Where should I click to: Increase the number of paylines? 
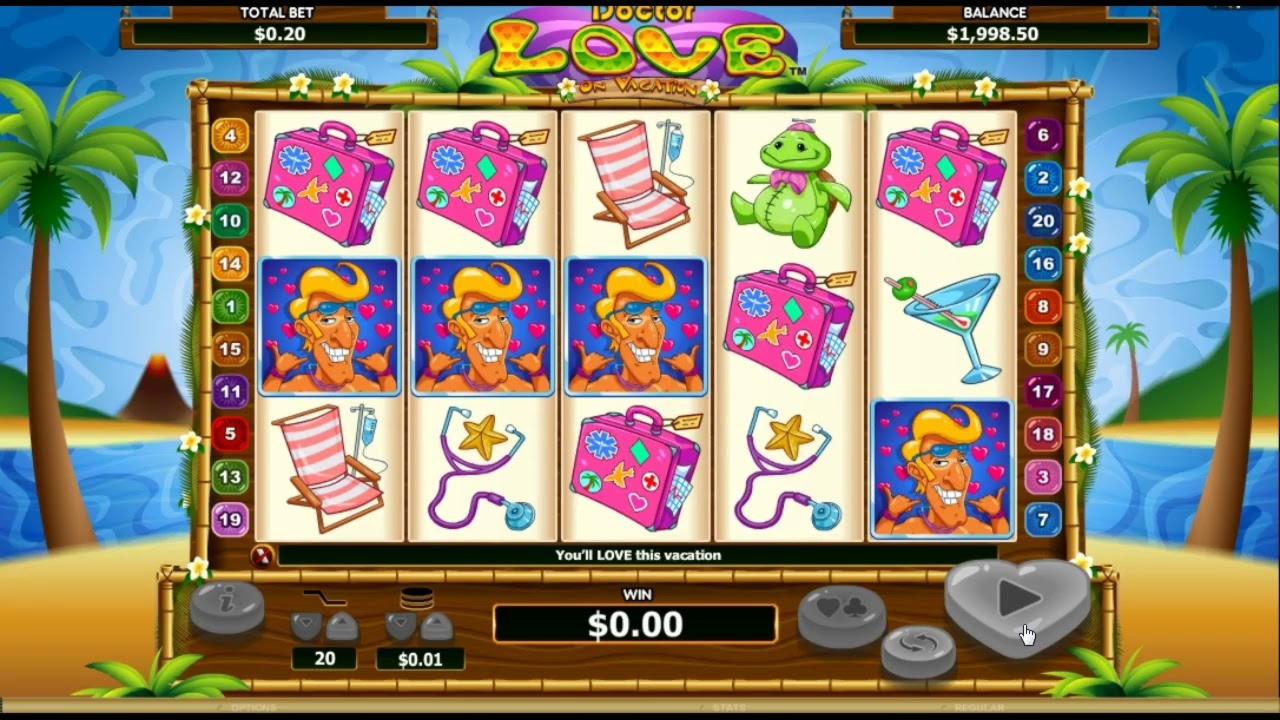click(x=341, y=627)
